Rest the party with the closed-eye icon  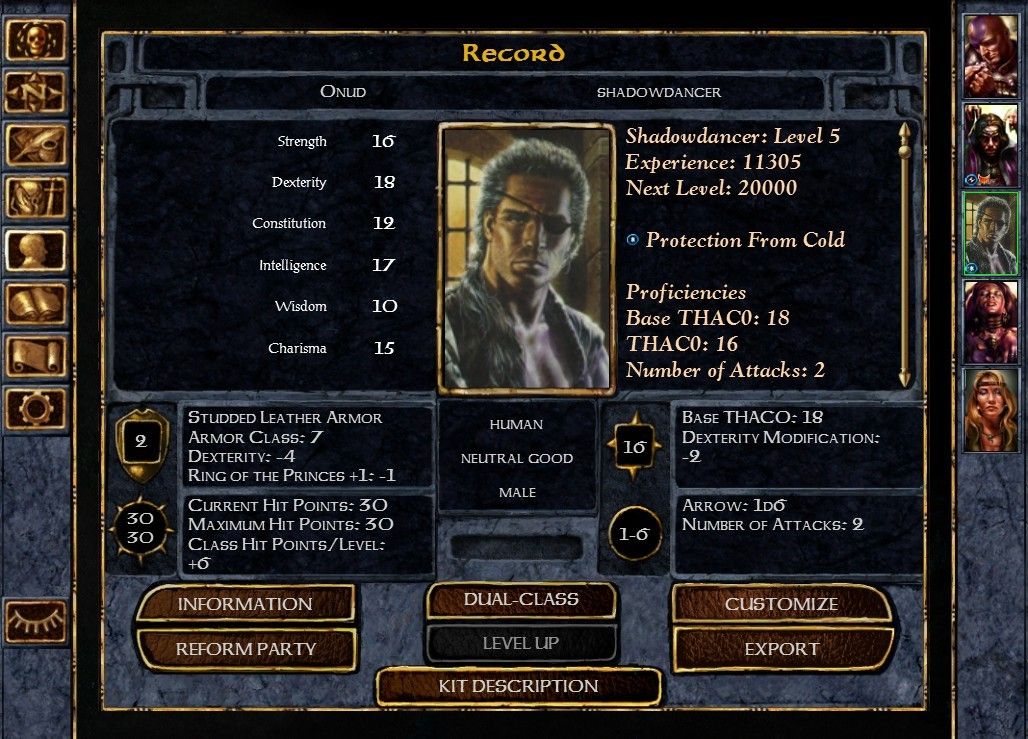tap(36, 621)
